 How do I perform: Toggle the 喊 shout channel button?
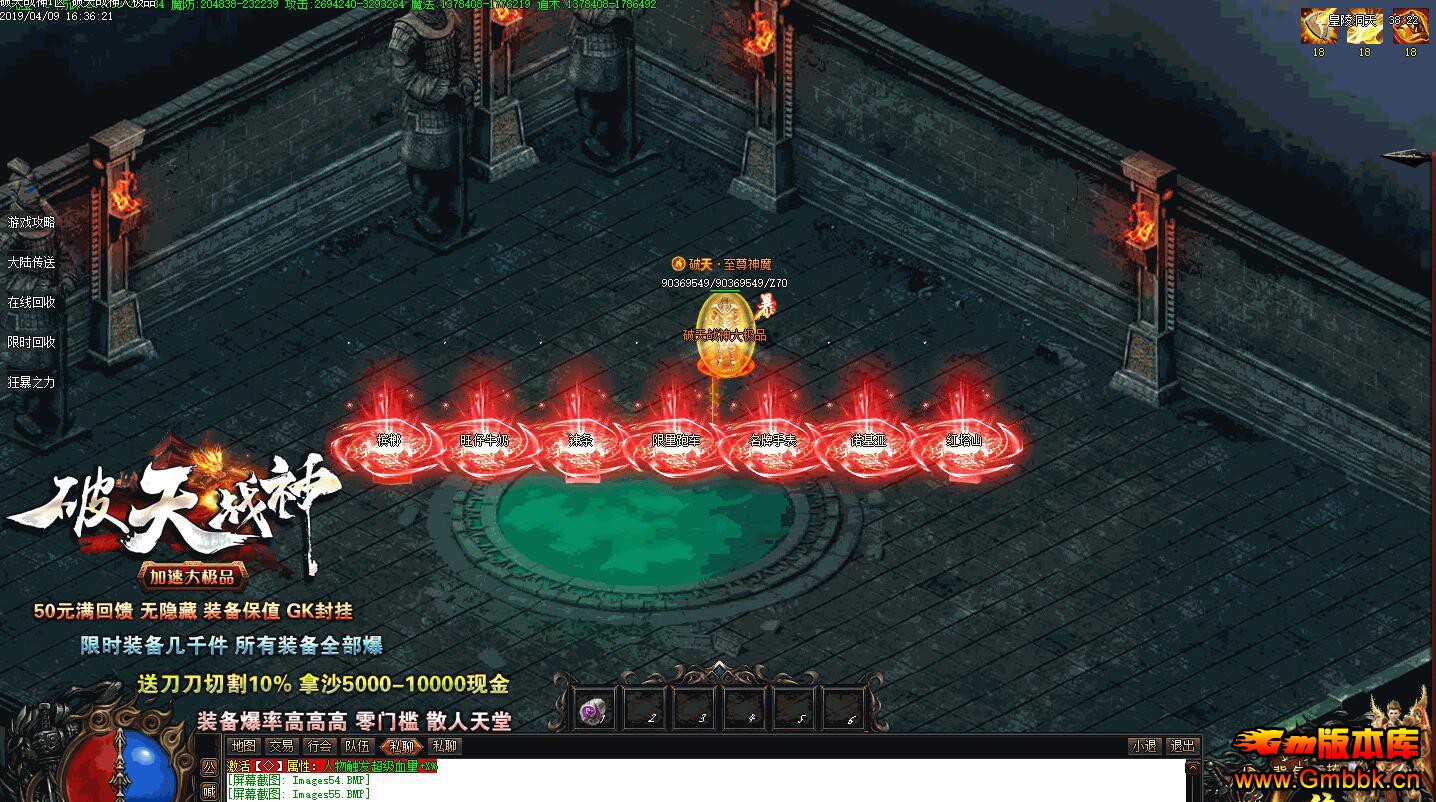[209, 791]
